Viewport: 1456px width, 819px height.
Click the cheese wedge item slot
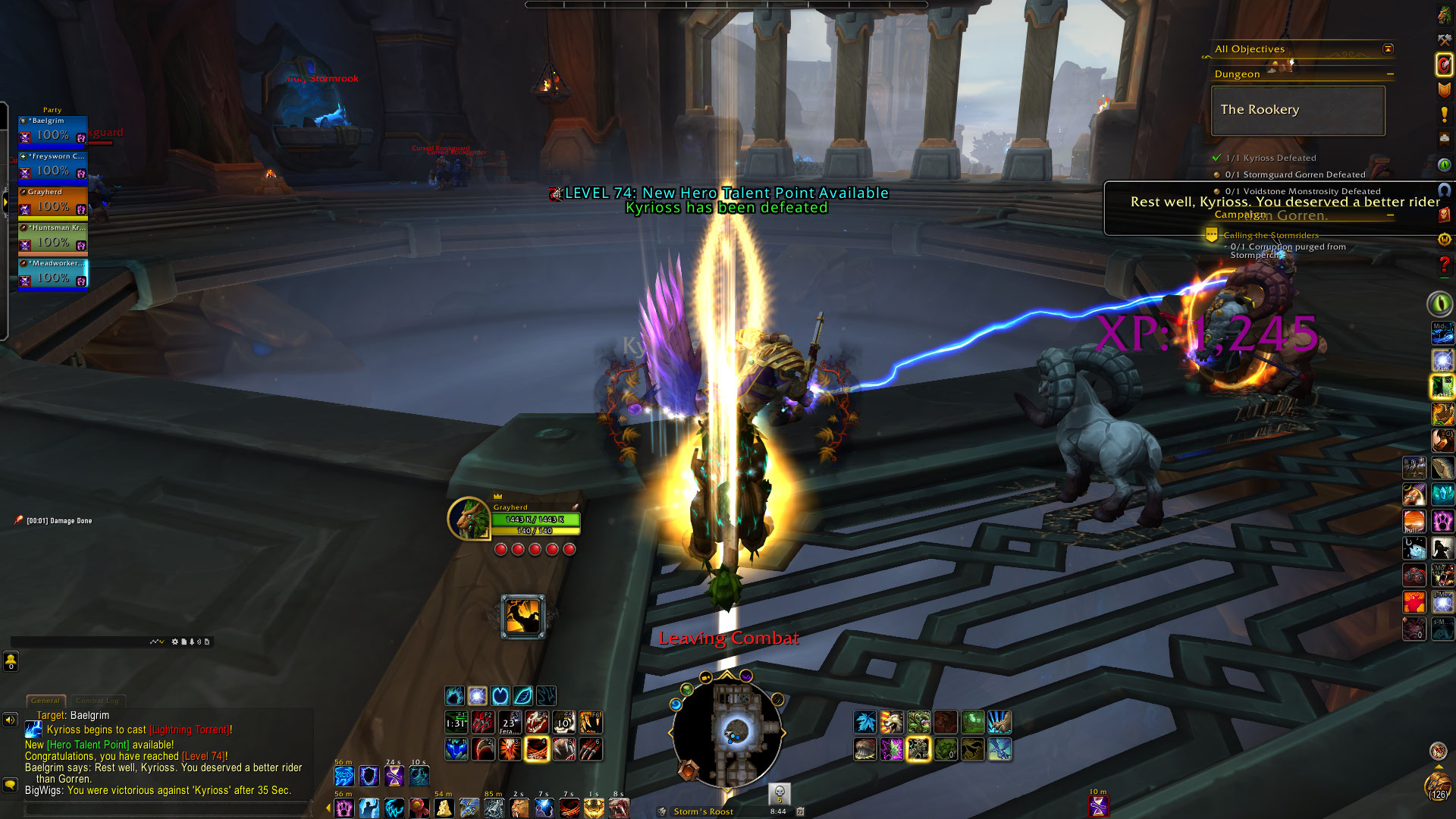[444, 808]
